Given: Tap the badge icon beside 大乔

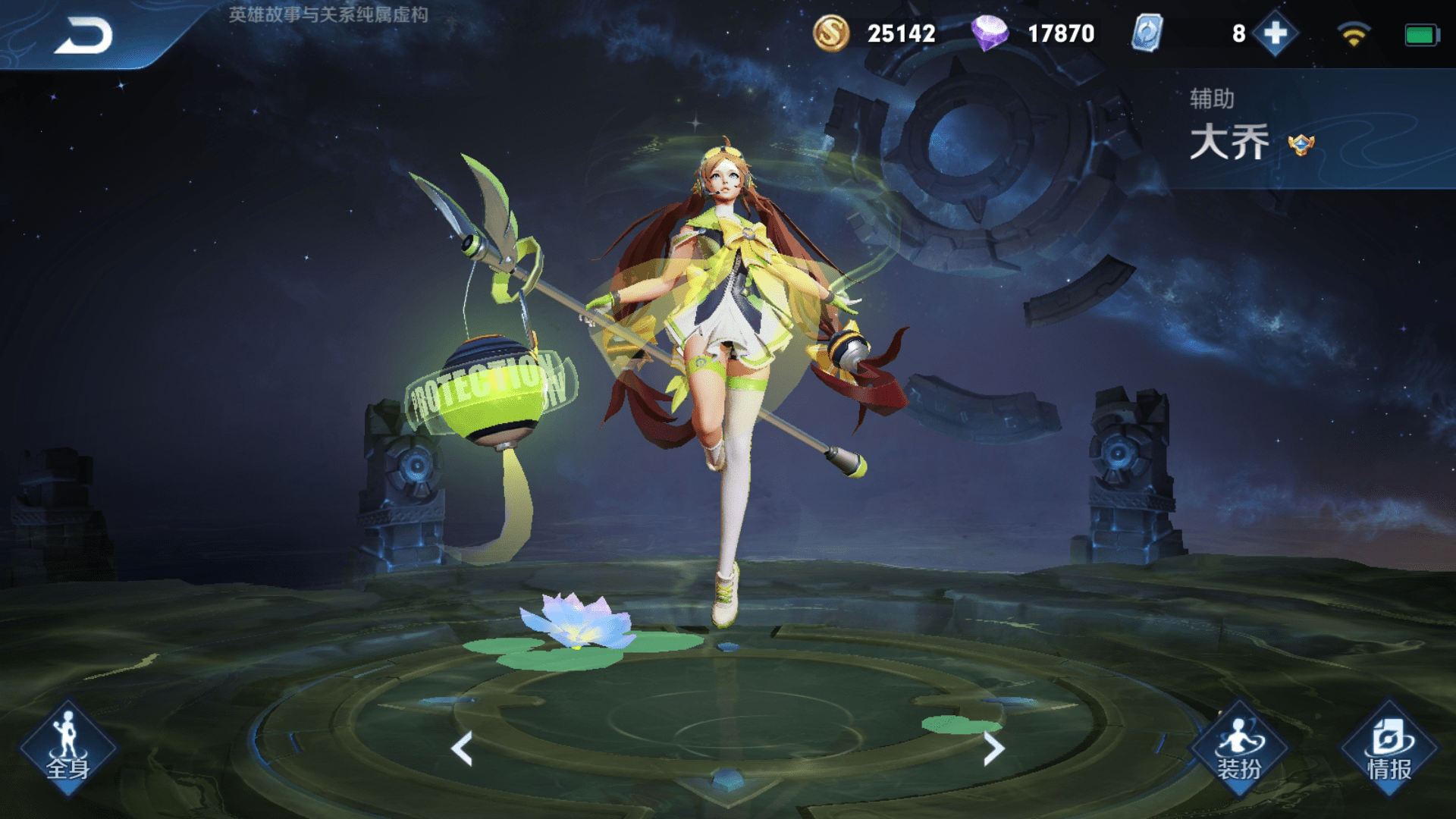Looking at the screenshot, I should point(1301,144).
